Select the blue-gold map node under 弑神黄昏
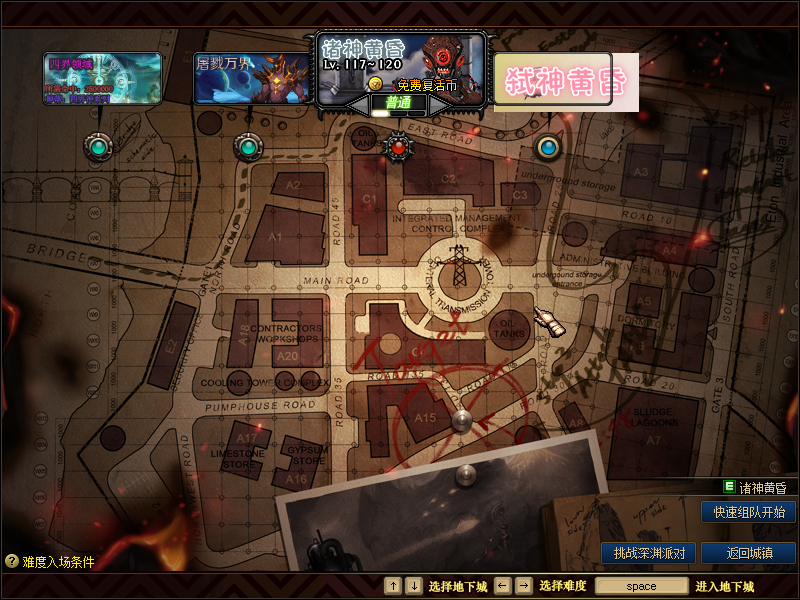This screenshot has width=800, height=600. [x=547, y=148]
